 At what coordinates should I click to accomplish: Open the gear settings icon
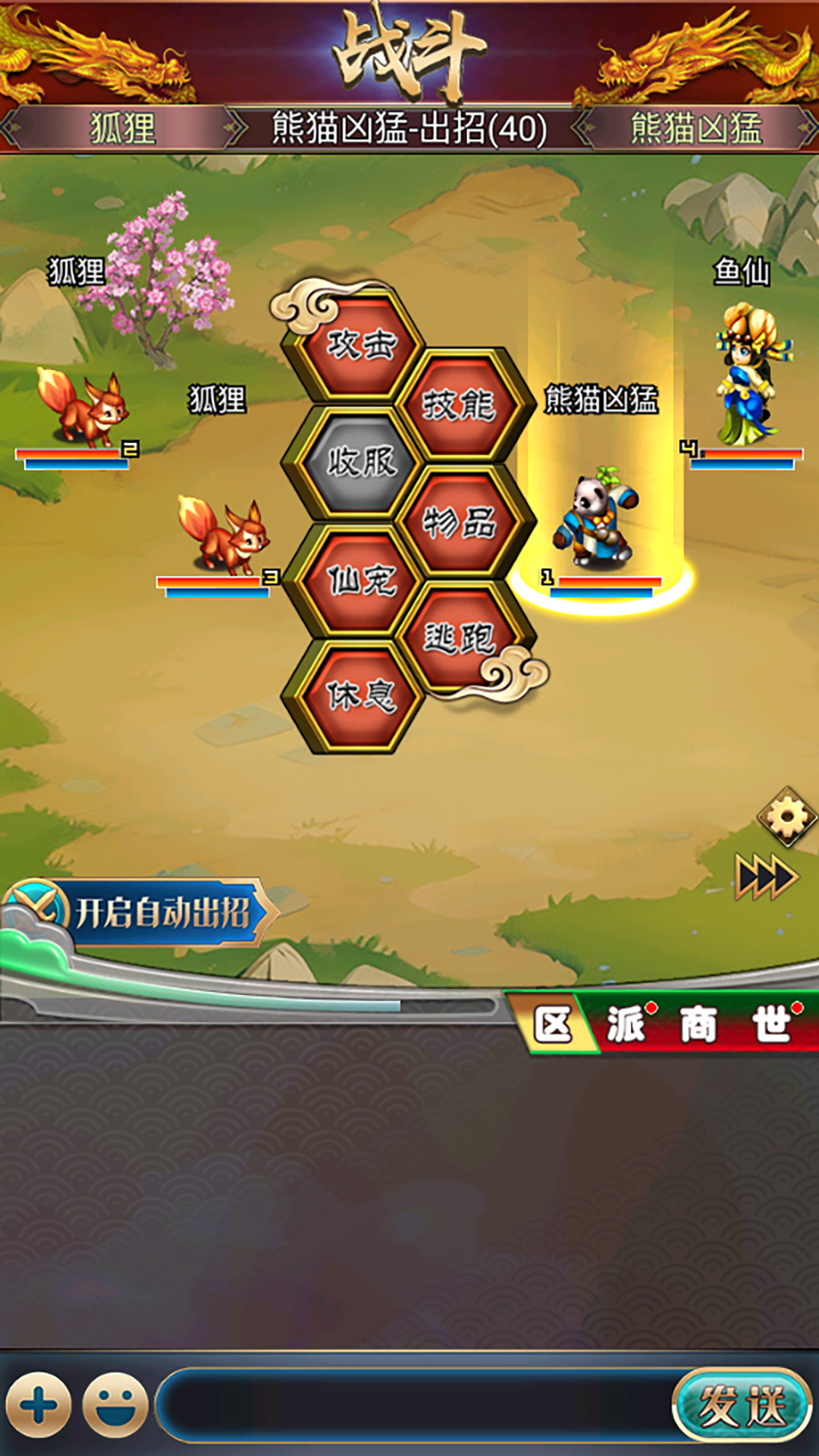click(786, 817)
